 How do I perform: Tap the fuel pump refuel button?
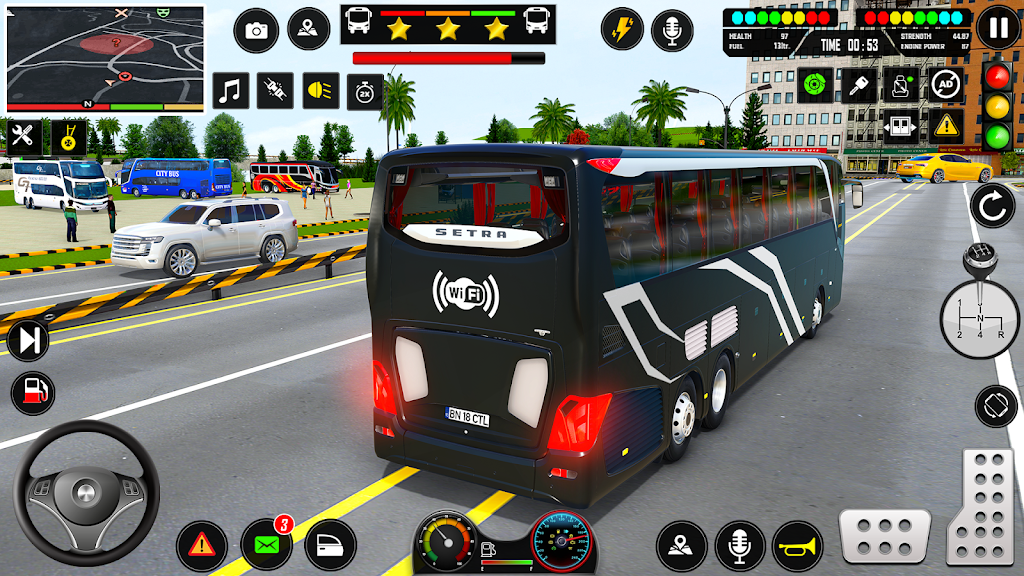tap(33, 390)
